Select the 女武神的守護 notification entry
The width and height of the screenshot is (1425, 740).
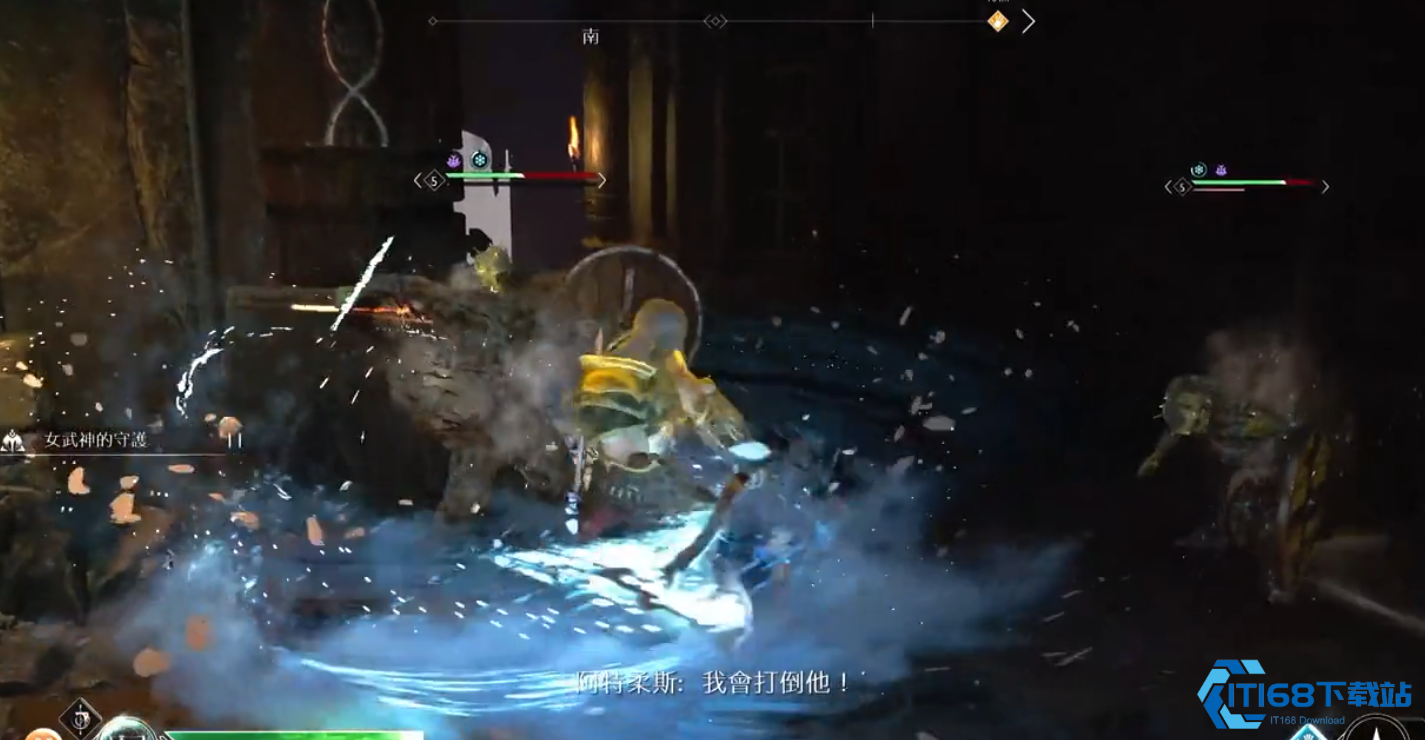tap(96, 440)
